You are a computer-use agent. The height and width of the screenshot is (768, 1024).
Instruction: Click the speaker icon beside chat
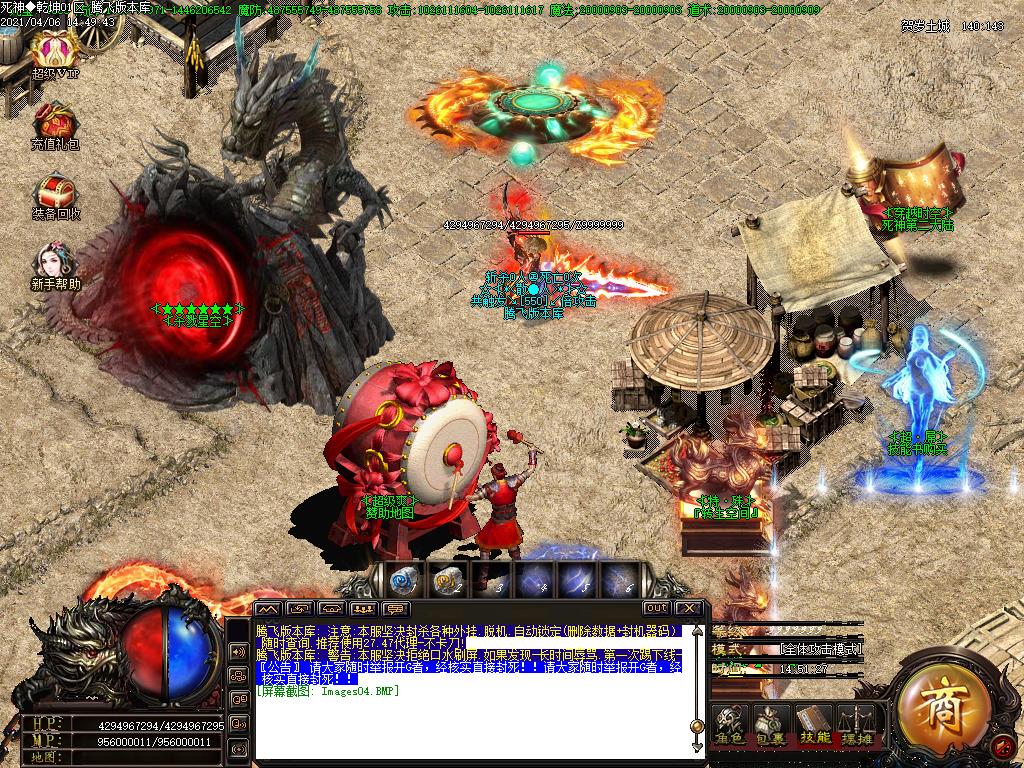tap(239, 651)
